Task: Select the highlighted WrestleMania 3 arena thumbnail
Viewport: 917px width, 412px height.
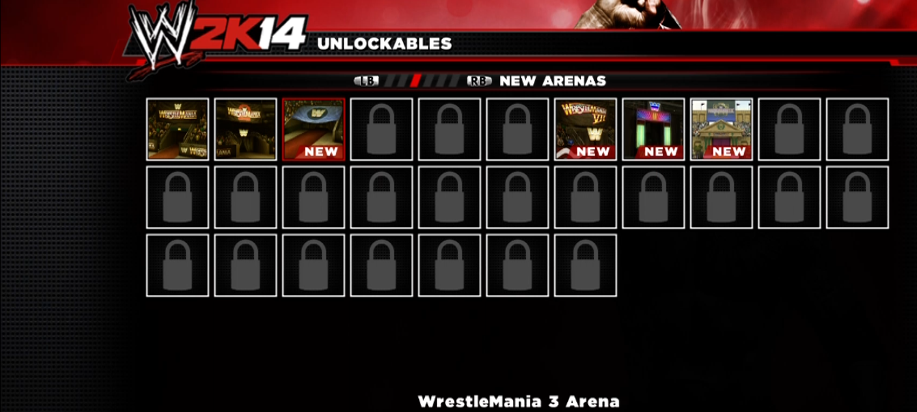Action: point(313,129)
